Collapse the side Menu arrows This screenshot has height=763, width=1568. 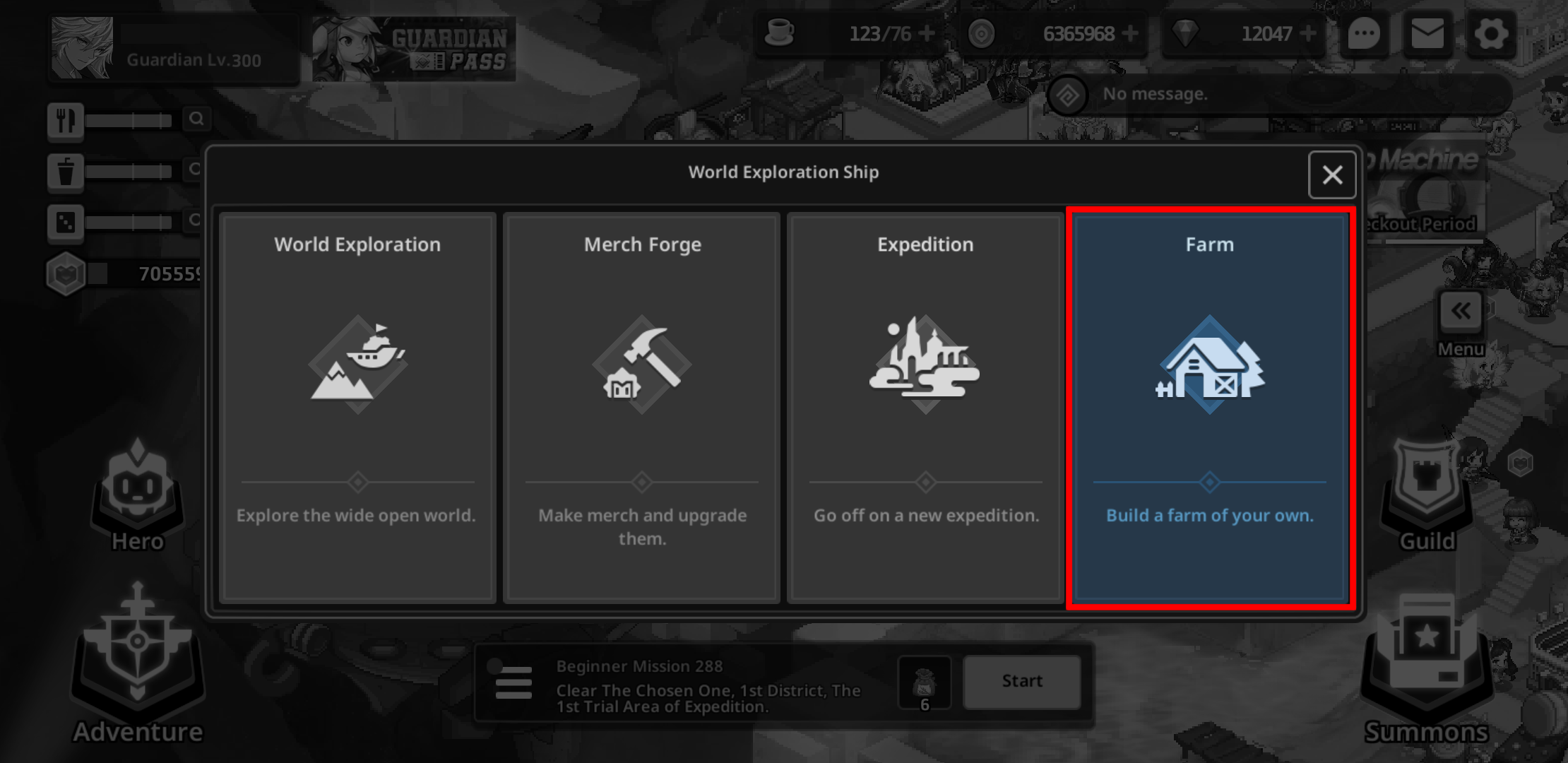pos(1461,312)
